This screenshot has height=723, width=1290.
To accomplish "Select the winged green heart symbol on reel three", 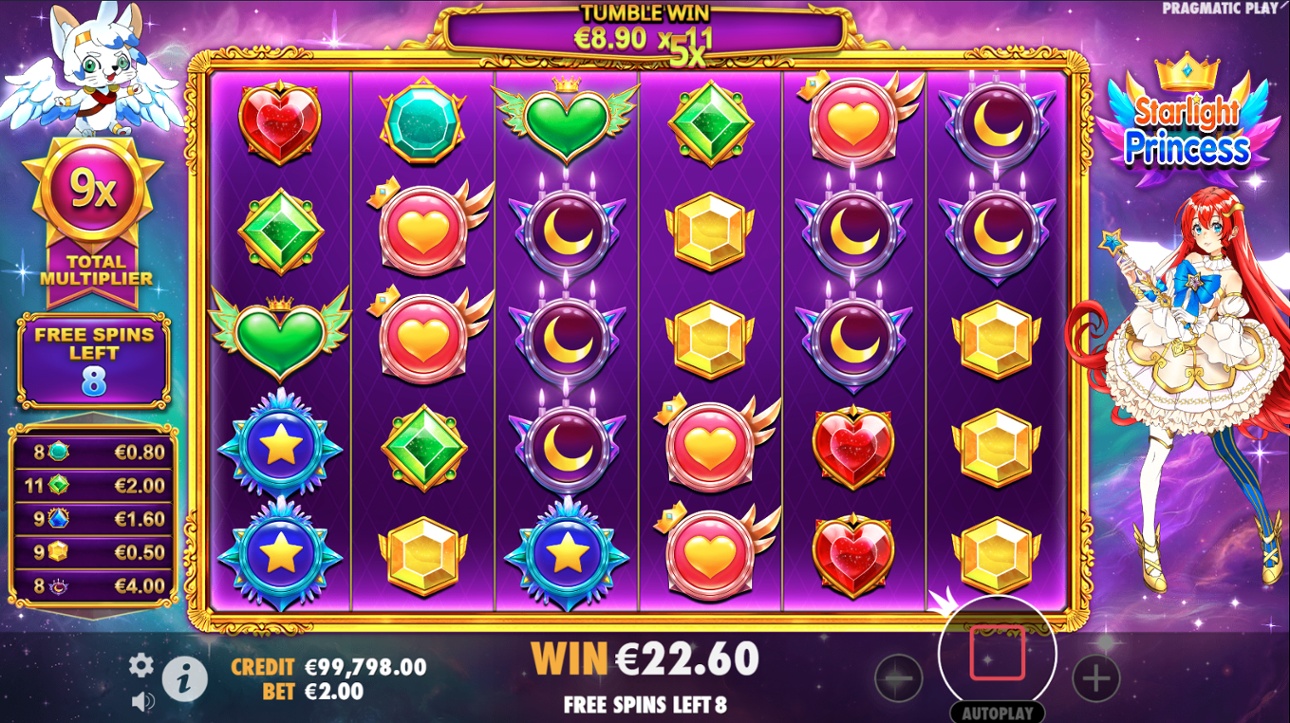I will click(x=567, y=120).
